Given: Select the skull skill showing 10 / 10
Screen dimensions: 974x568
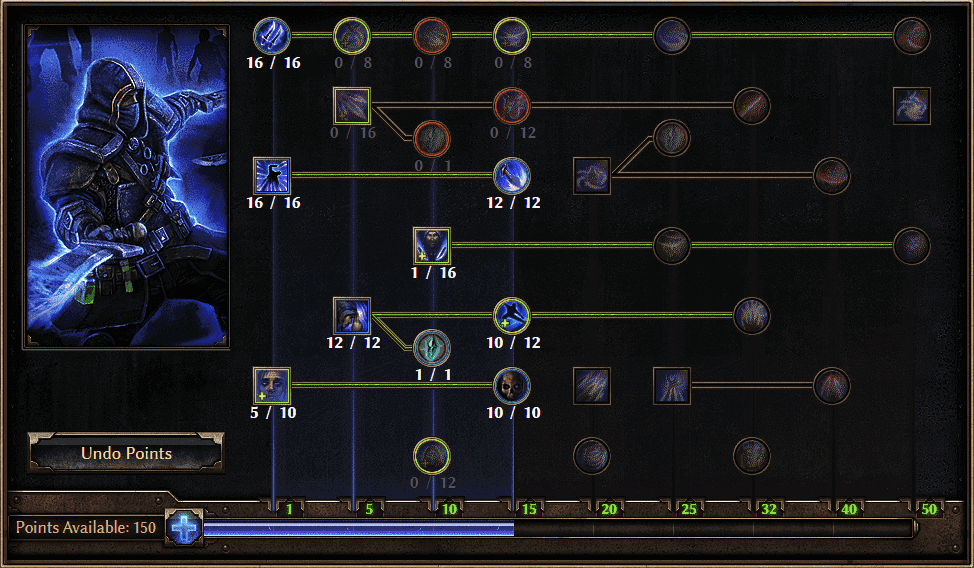Looking at the screenshot, I should [512, 386].
